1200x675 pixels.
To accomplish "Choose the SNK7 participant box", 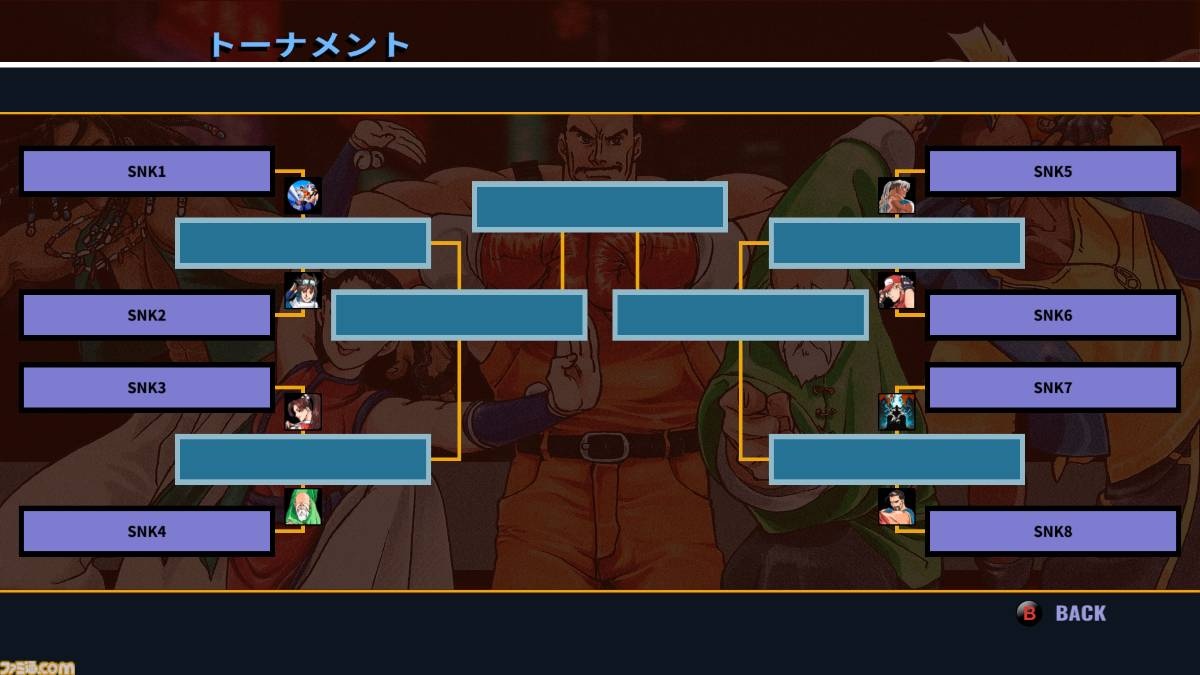I will (x=1052, y=388).
